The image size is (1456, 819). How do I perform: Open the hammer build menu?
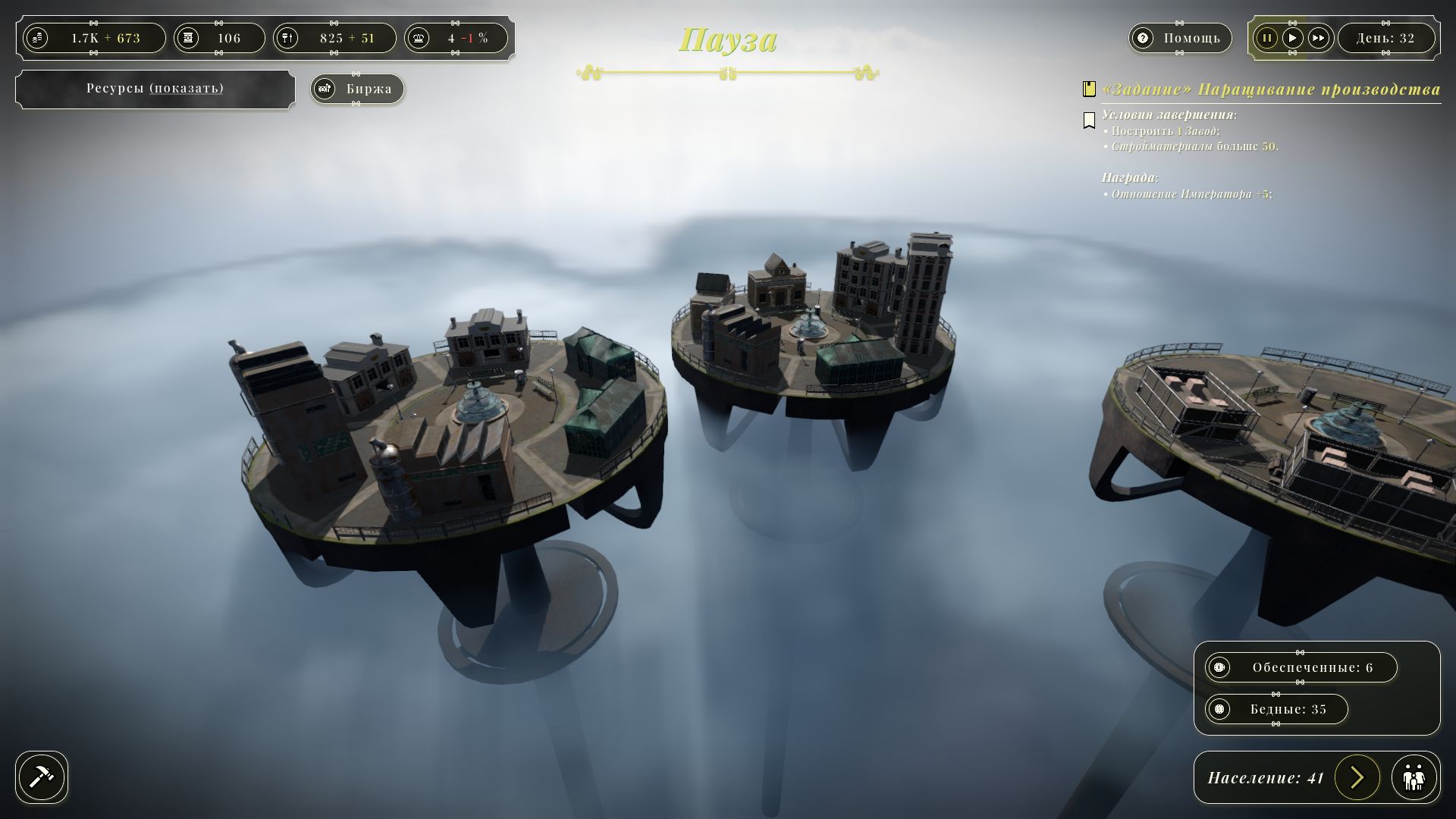(42, 777)
